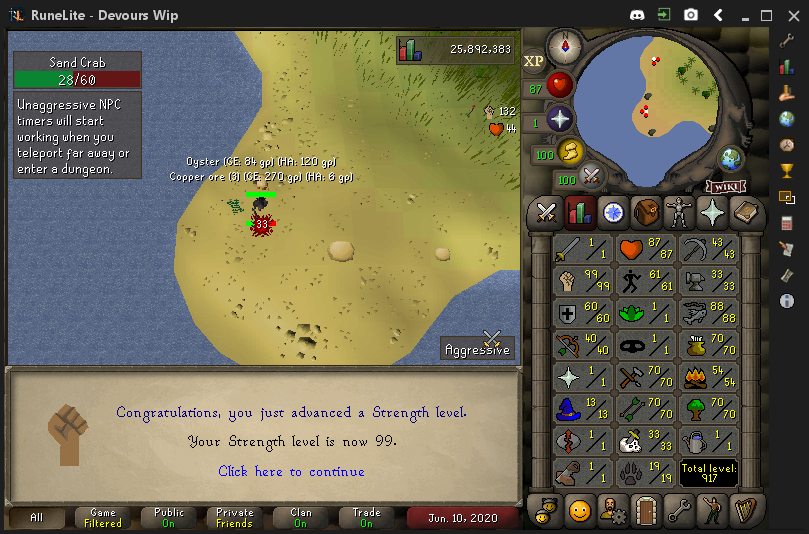Select the Game chat filter tab
809x534 pixels.
click(103, 518)
